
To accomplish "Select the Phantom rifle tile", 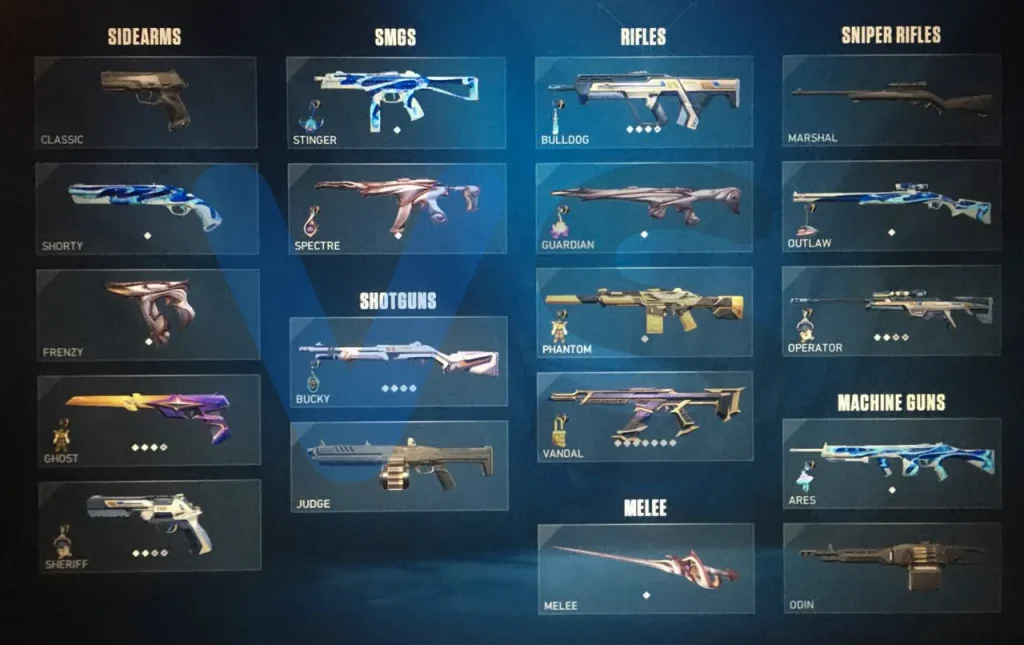I will (x=645, y=312).
